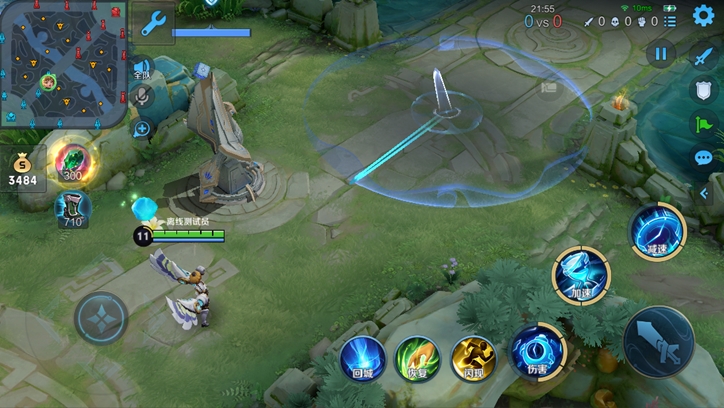Open the chat bubble quick messages
This screenshot has width=724, height=408.
704,157
